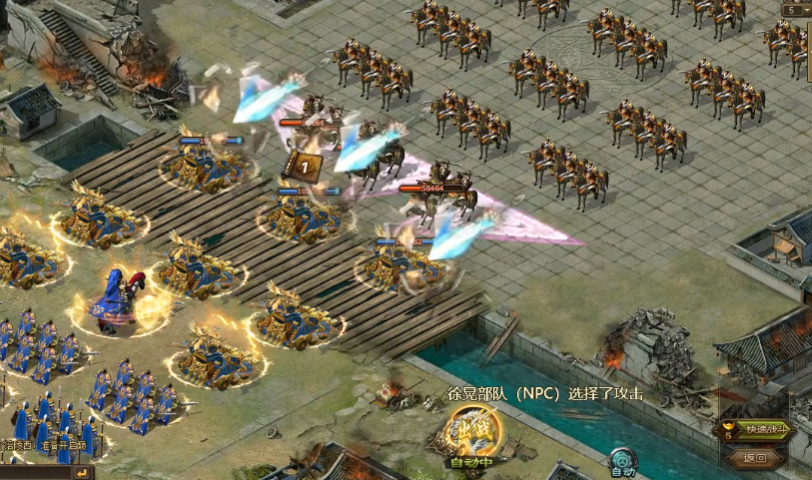Click the 快速战斗 quick battle button
Image resolution: width=812 pixels, height=480 pixels.
(x=764, y=431)
